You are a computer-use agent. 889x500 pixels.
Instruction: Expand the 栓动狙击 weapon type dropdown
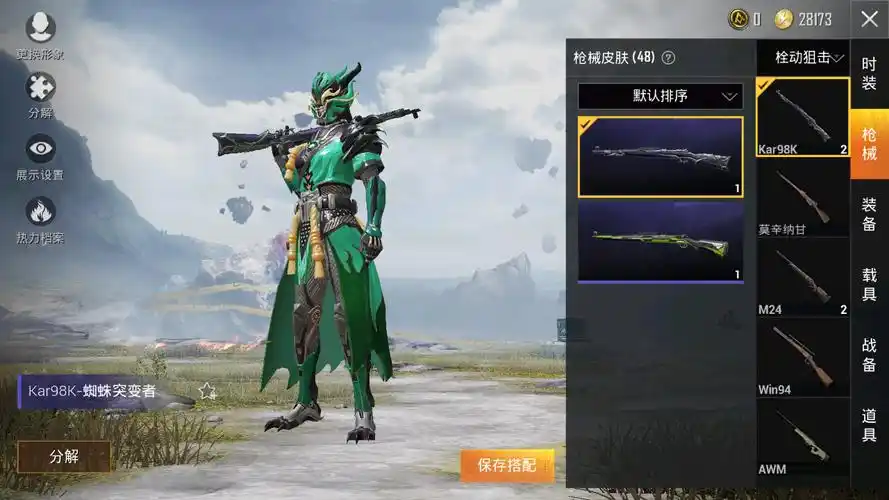click(803, 58)
